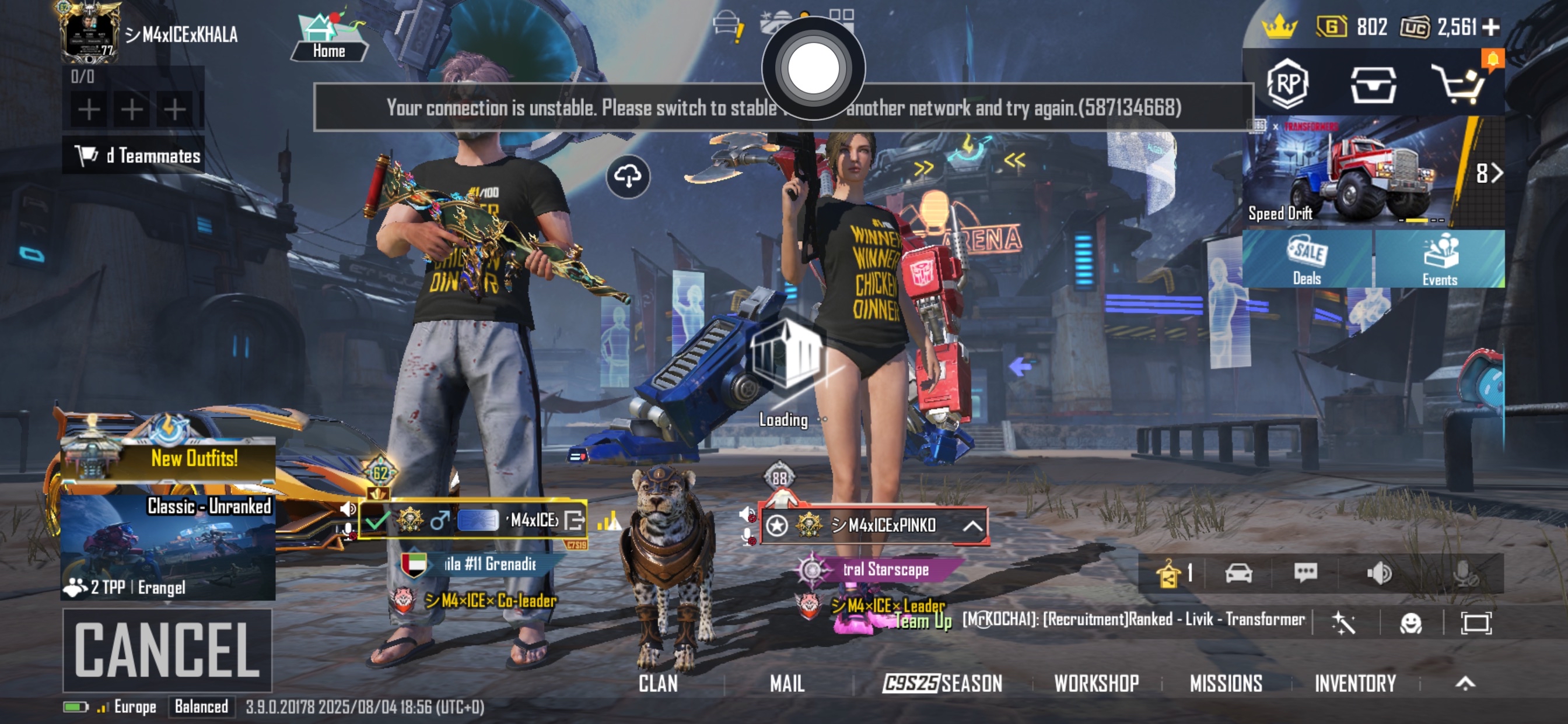Toggle the speaker voice output icon

[1378, 572]
